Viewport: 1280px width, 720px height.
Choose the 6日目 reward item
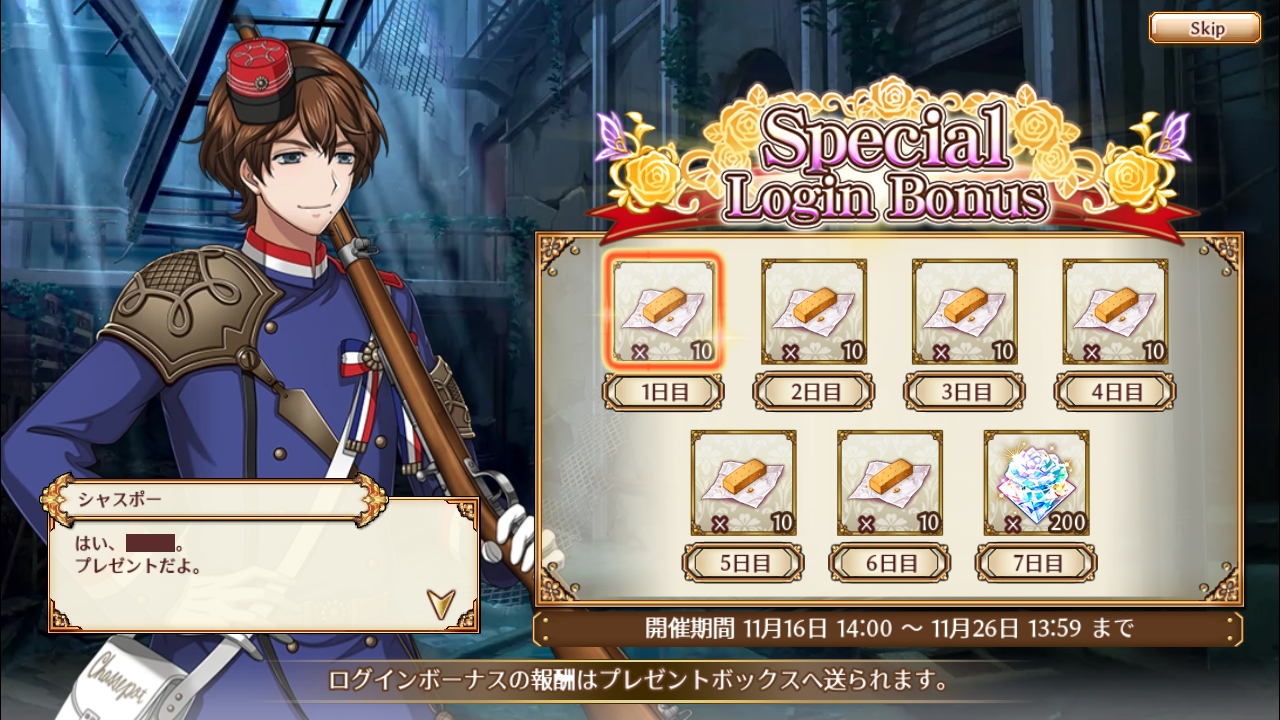(890, 482)
